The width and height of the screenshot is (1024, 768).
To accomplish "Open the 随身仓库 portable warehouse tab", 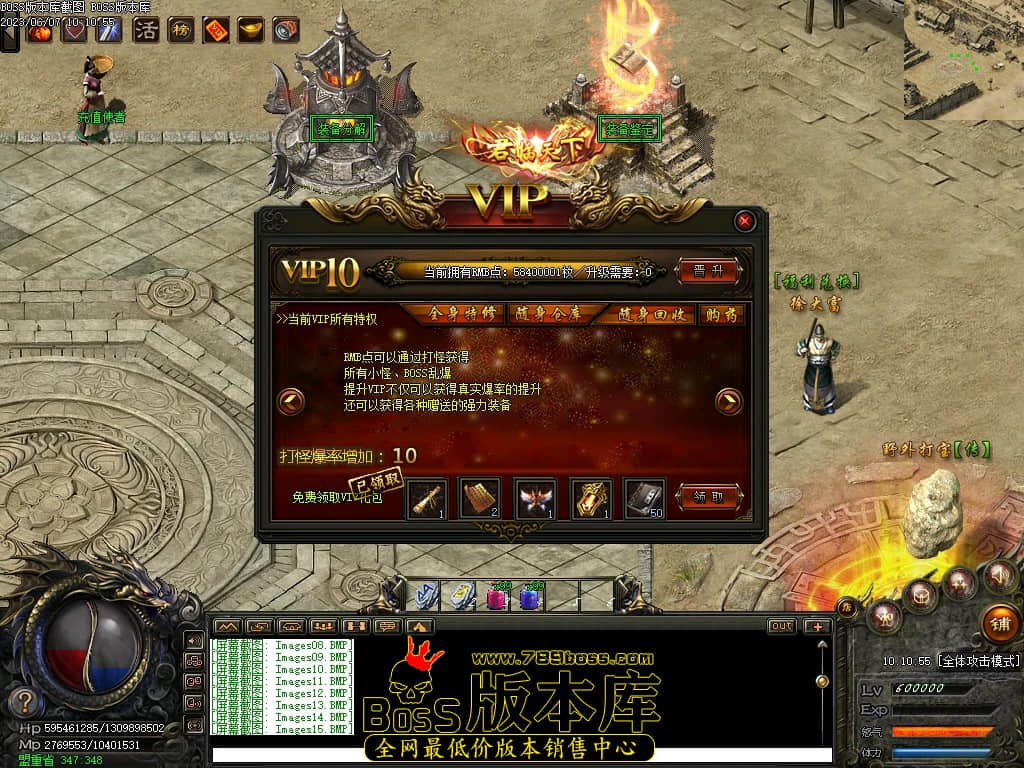I will point(546,314).
